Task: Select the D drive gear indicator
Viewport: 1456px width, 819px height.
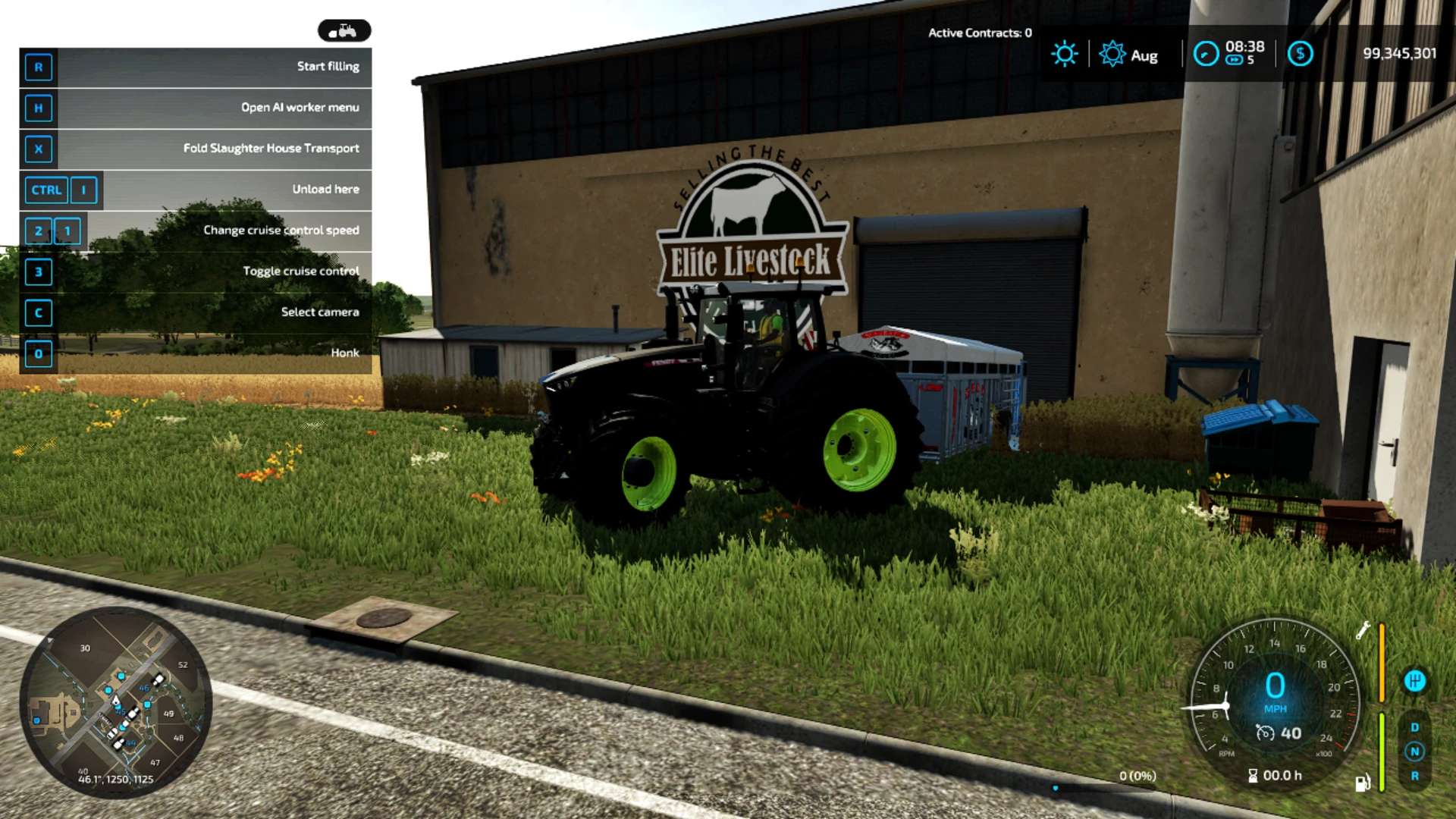Action: pyautogui.click(x=1414, y=727)
